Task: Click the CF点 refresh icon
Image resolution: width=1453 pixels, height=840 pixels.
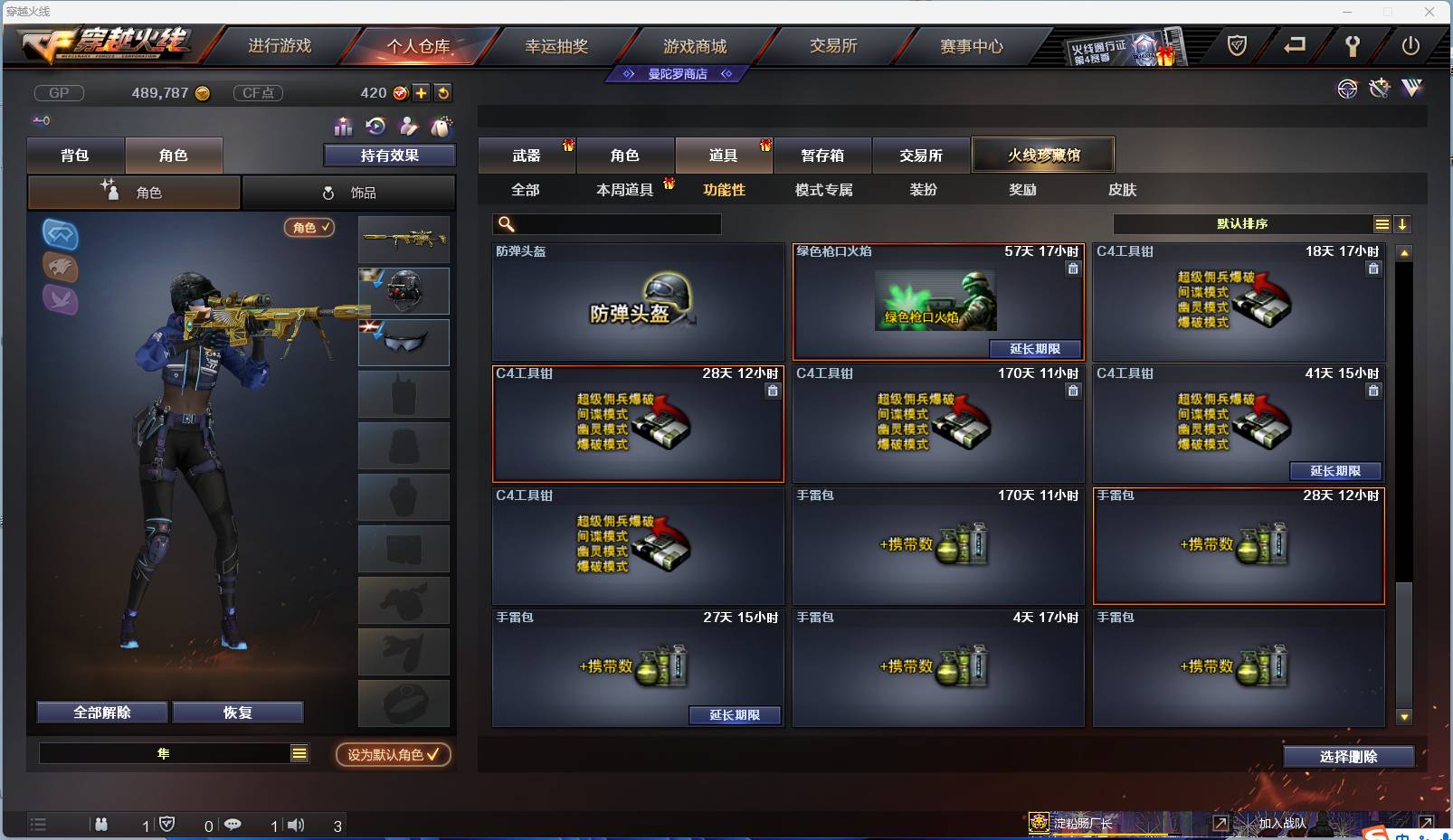Action: coord(443,92)
